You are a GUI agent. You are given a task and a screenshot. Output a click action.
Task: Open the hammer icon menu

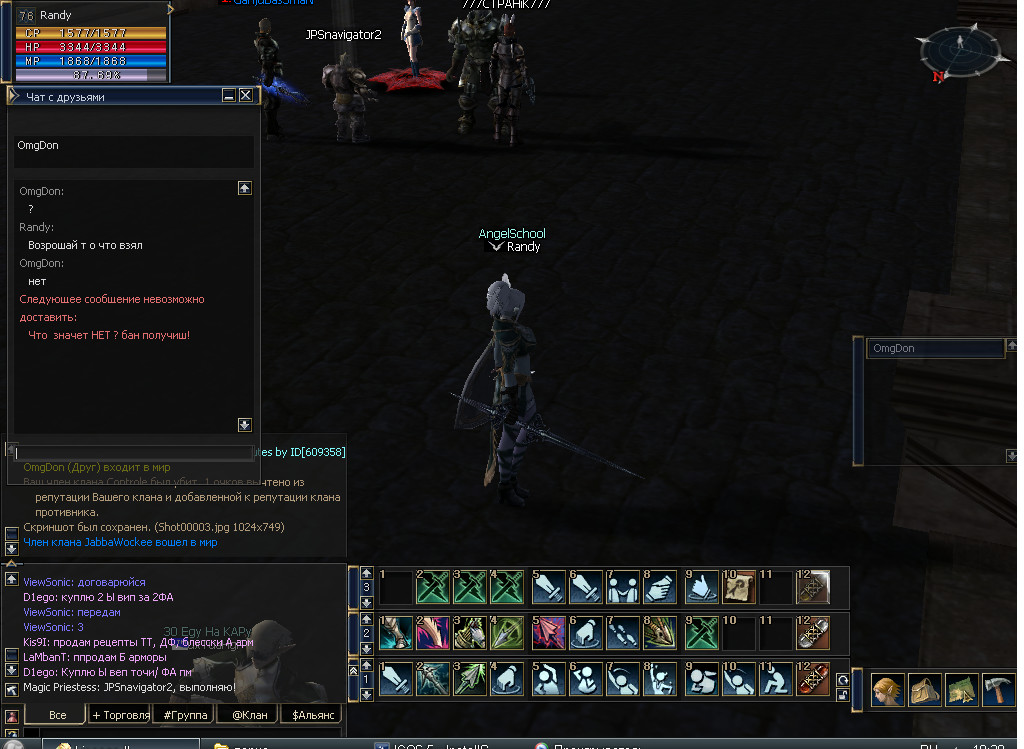tap(998, 690)
